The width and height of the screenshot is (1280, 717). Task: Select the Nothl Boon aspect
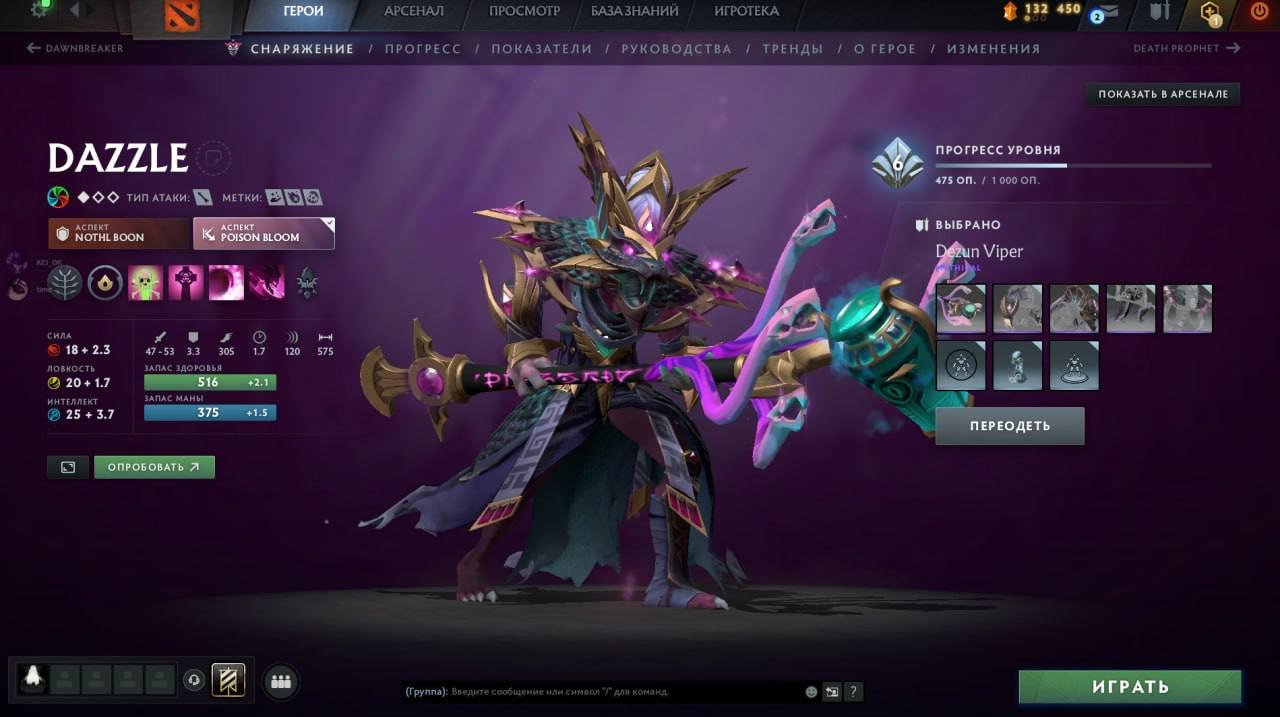click(118, 233)
